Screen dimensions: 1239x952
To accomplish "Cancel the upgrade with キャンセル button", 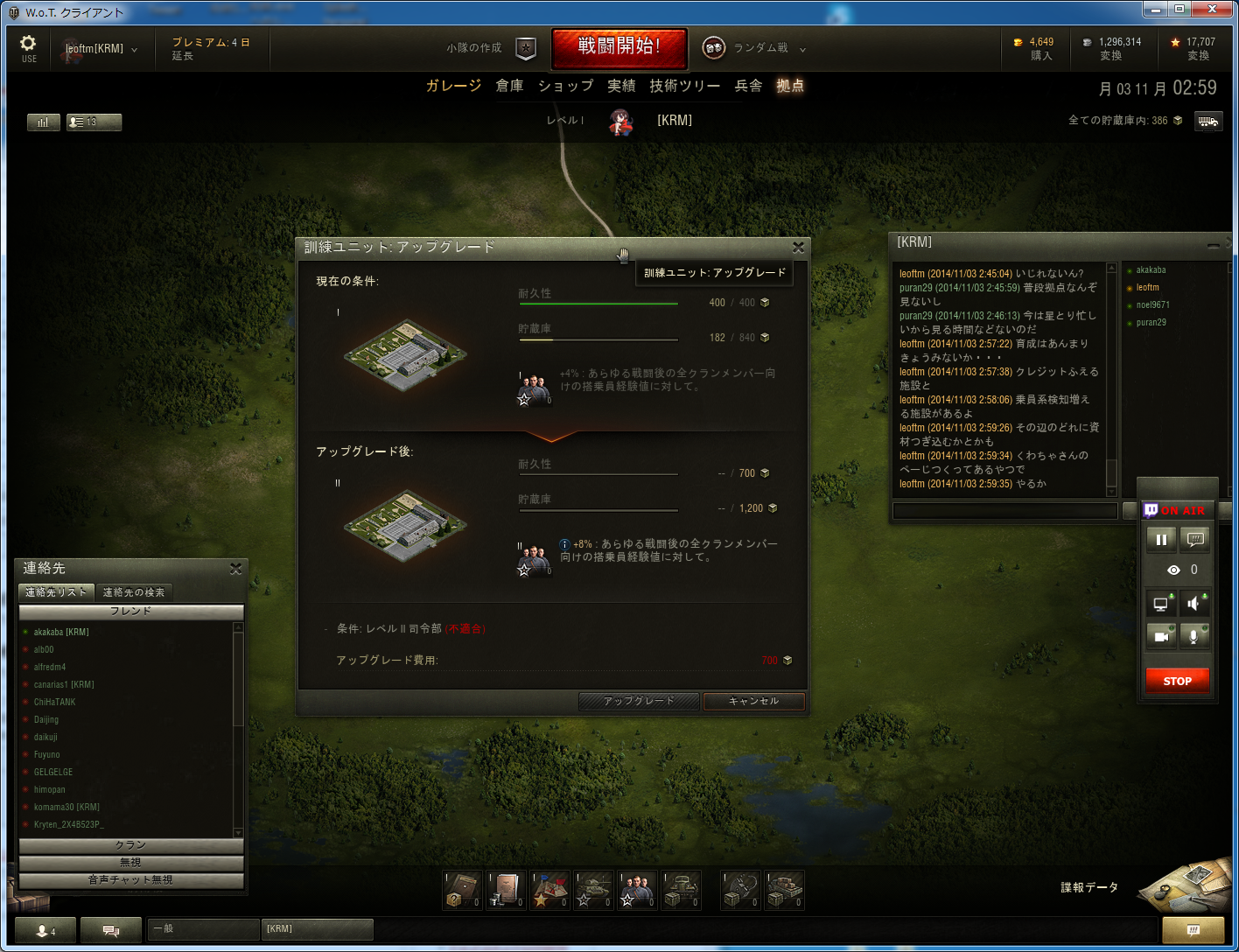I will (x=753, y=701).
